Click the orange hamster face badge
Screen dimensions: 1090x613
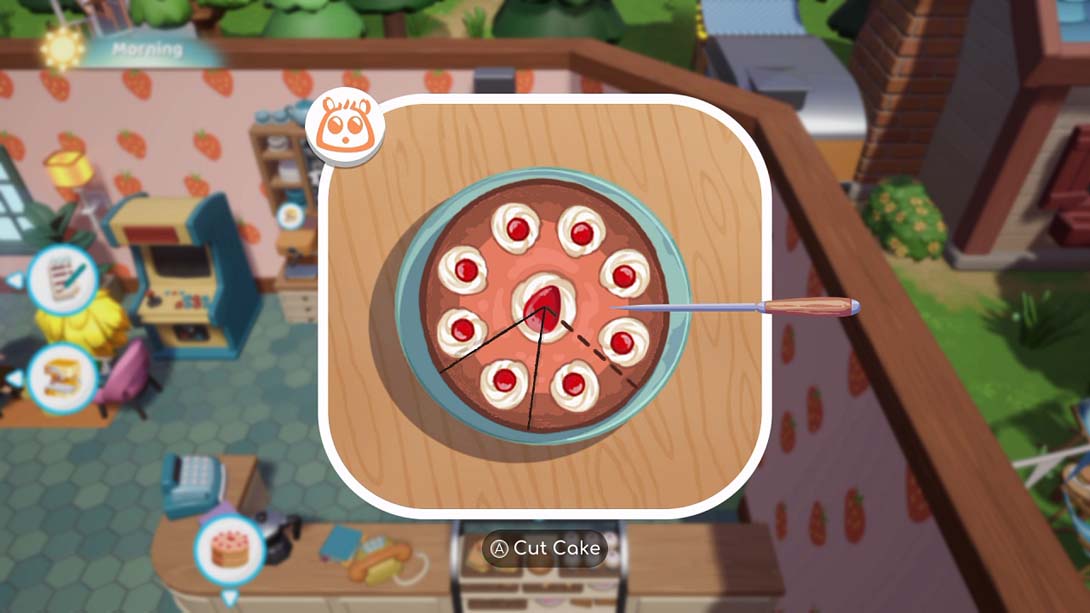[x=346, y=128]
